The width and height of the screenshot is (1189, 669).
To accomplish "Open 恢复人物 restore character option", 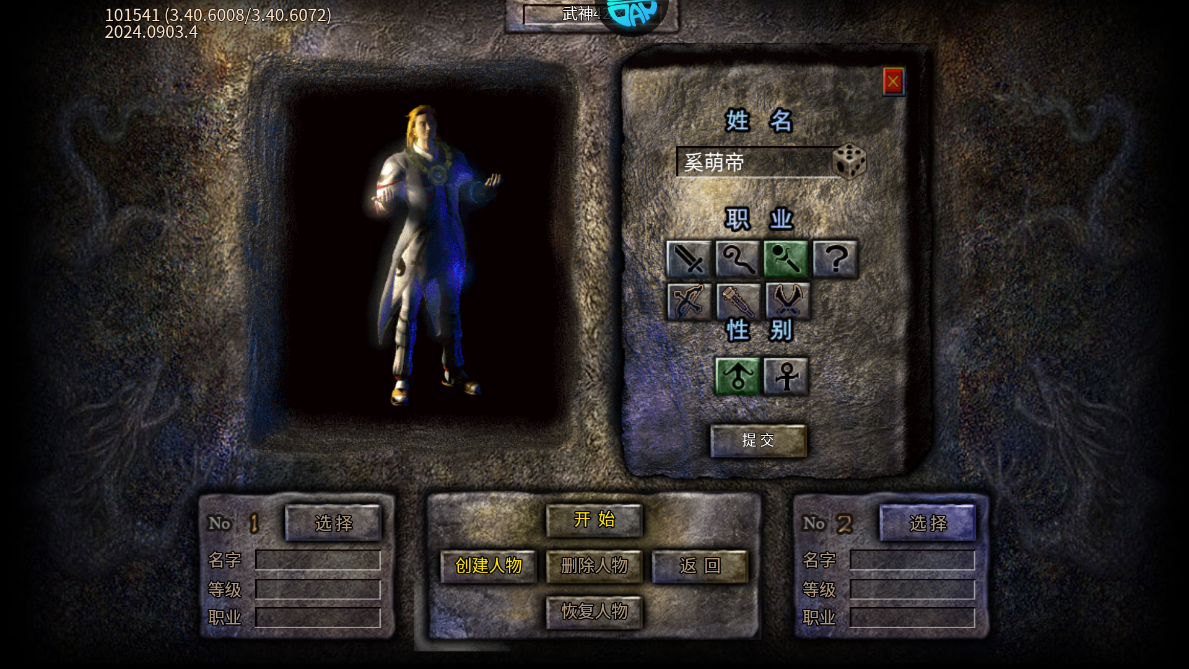I will (x=594, y=612).
